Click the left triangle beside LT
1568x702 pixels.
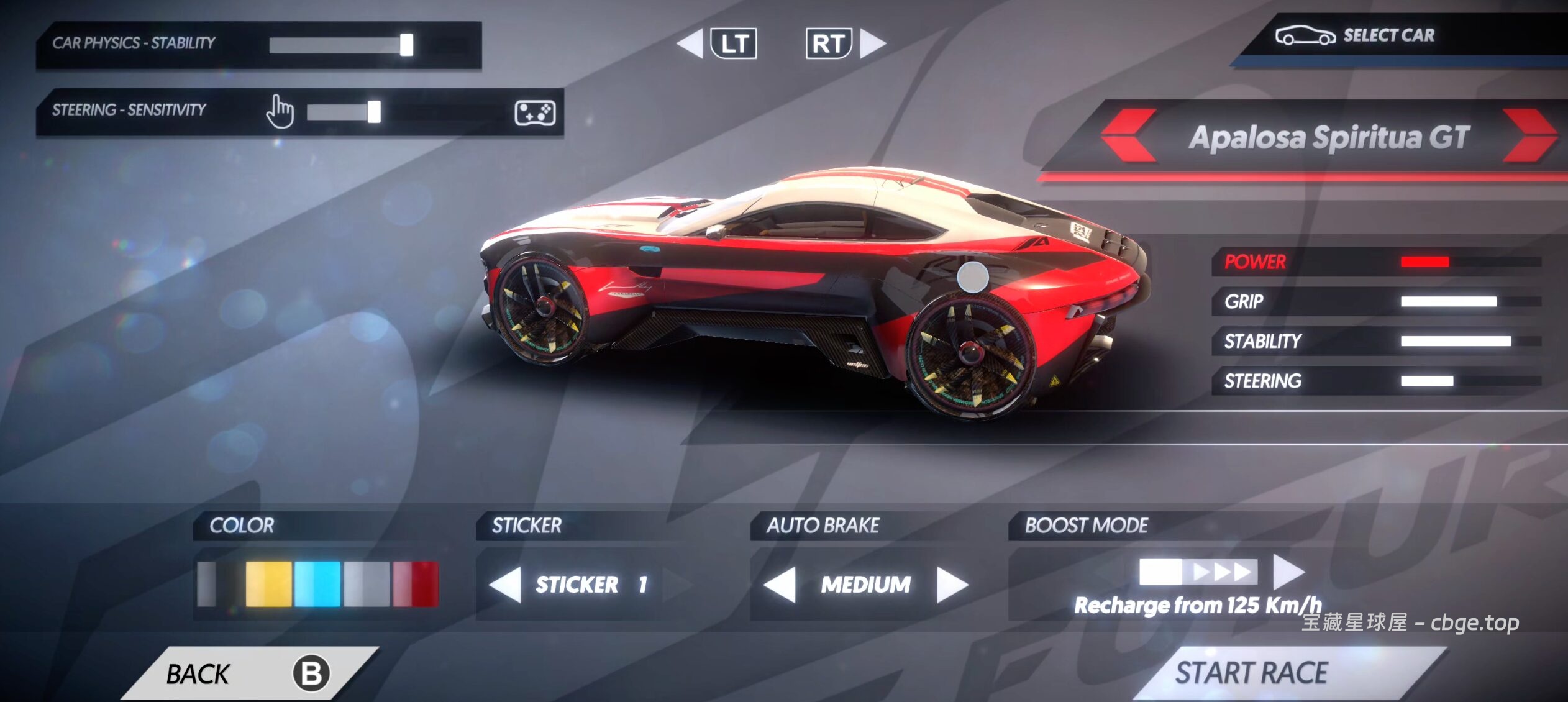690,43
